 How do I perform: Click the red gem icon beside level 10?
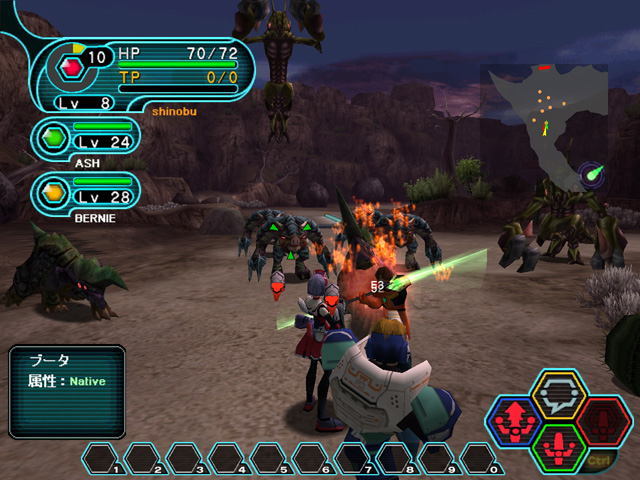(71, 67)
